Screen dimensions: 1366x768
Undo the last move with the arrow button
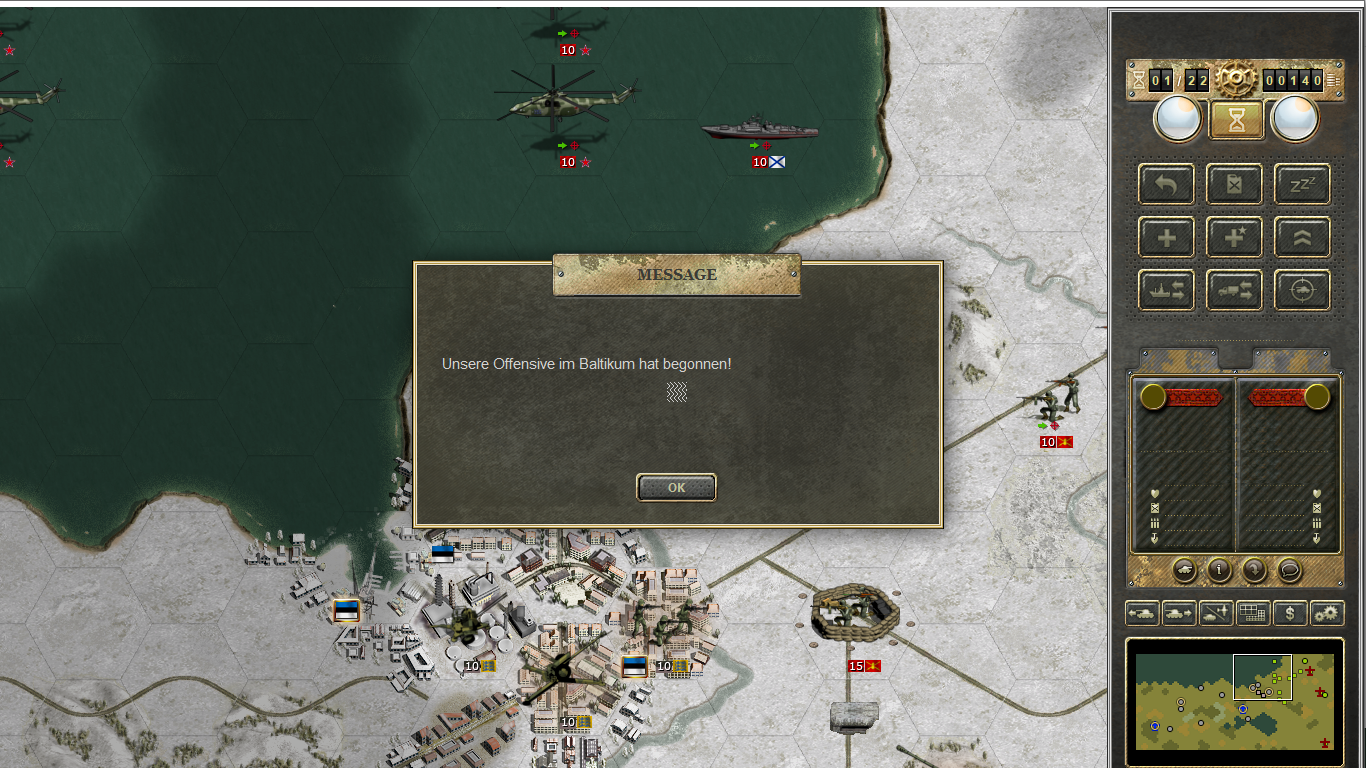click(x=1166, y=184)
